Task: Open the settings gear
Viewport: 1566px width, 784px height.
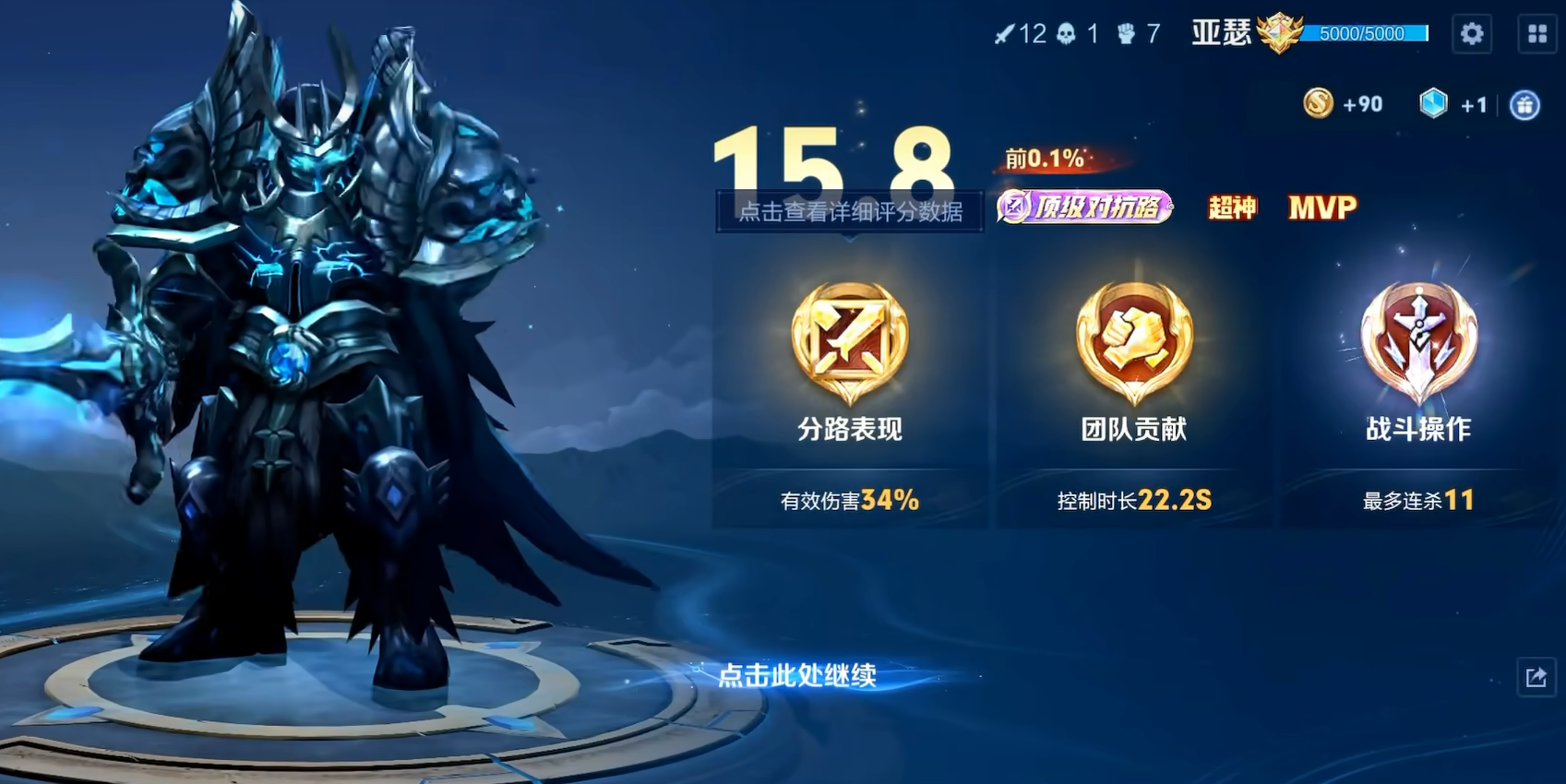Action: pos(1472,33)
